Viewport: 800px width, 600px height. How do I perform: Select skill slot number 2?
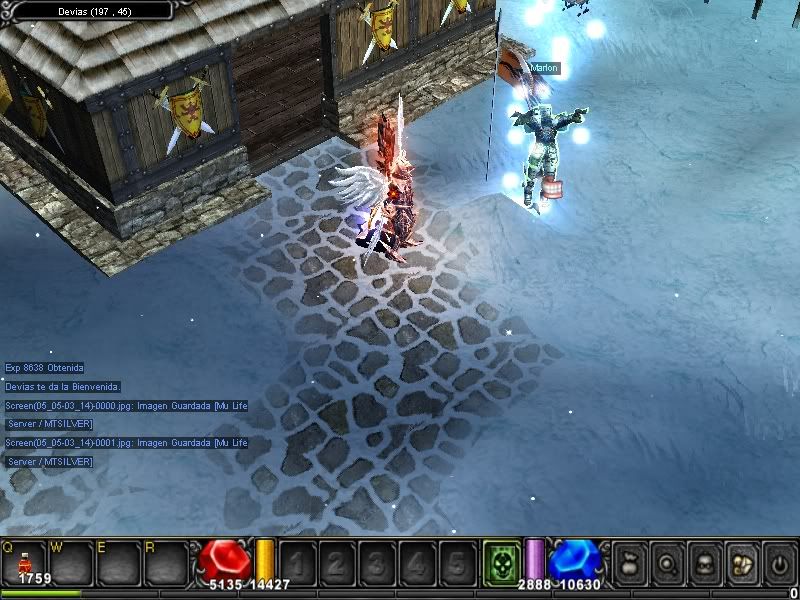(x=335, y=563)
